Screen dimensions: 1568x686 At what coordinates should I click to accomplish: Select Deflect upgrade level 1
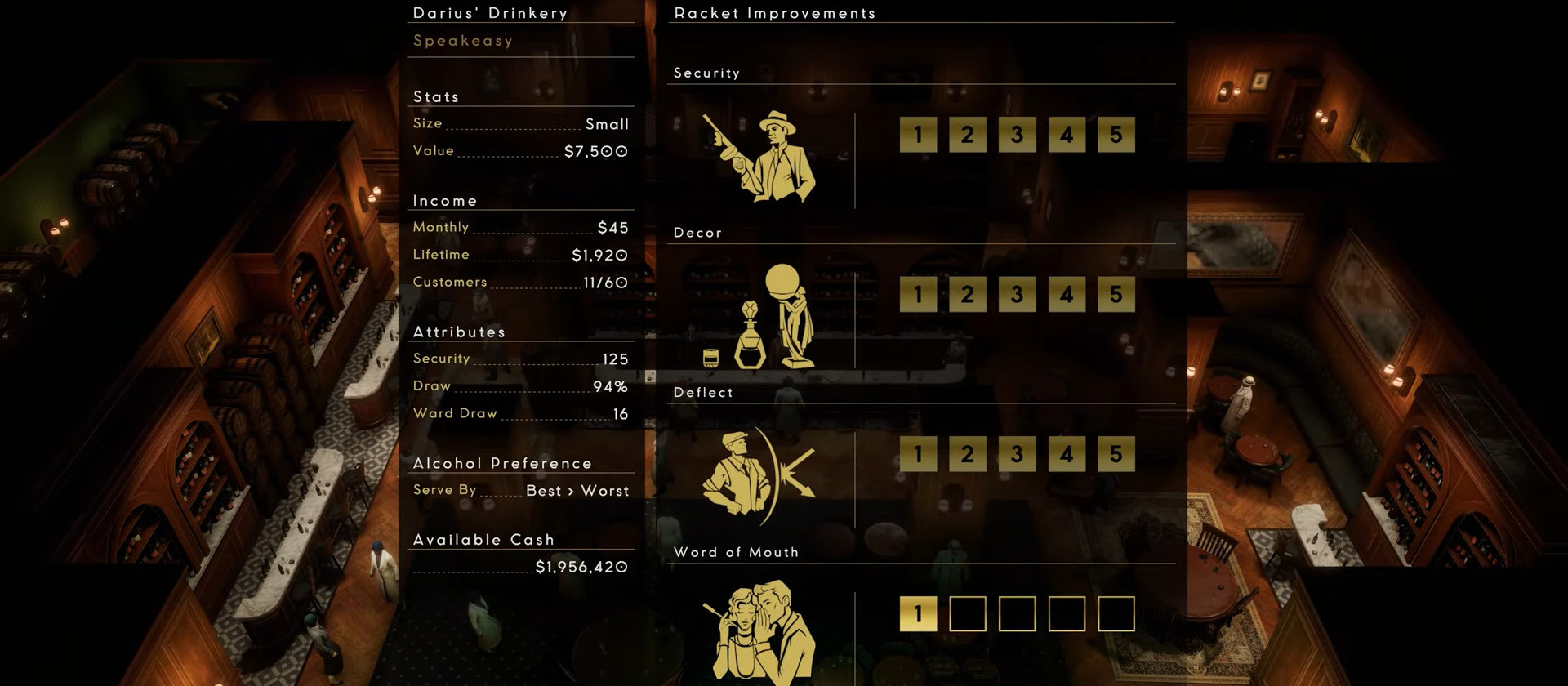pos(919,454)
